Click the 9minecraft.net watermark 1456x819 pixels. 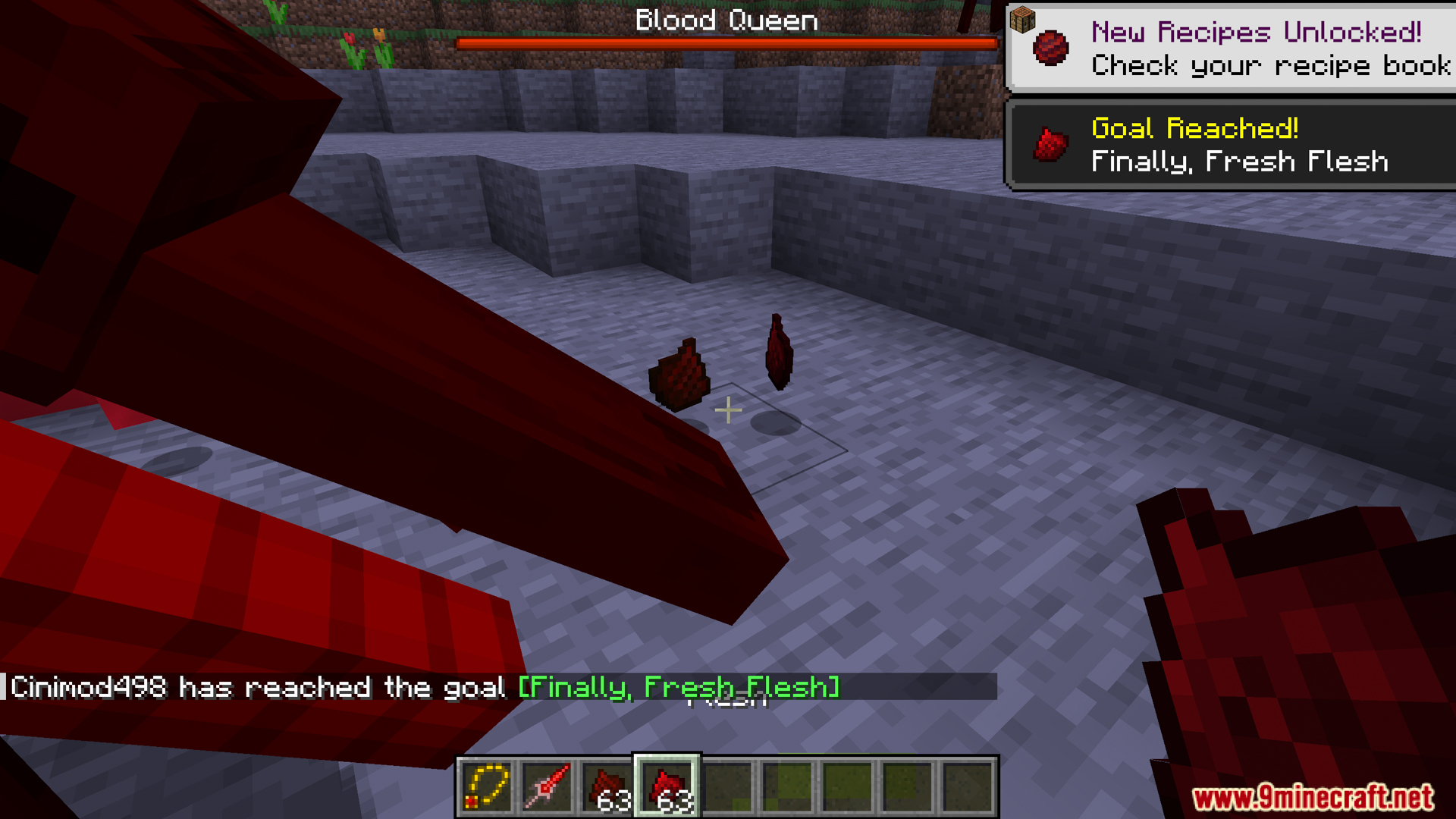point(1312,797)
